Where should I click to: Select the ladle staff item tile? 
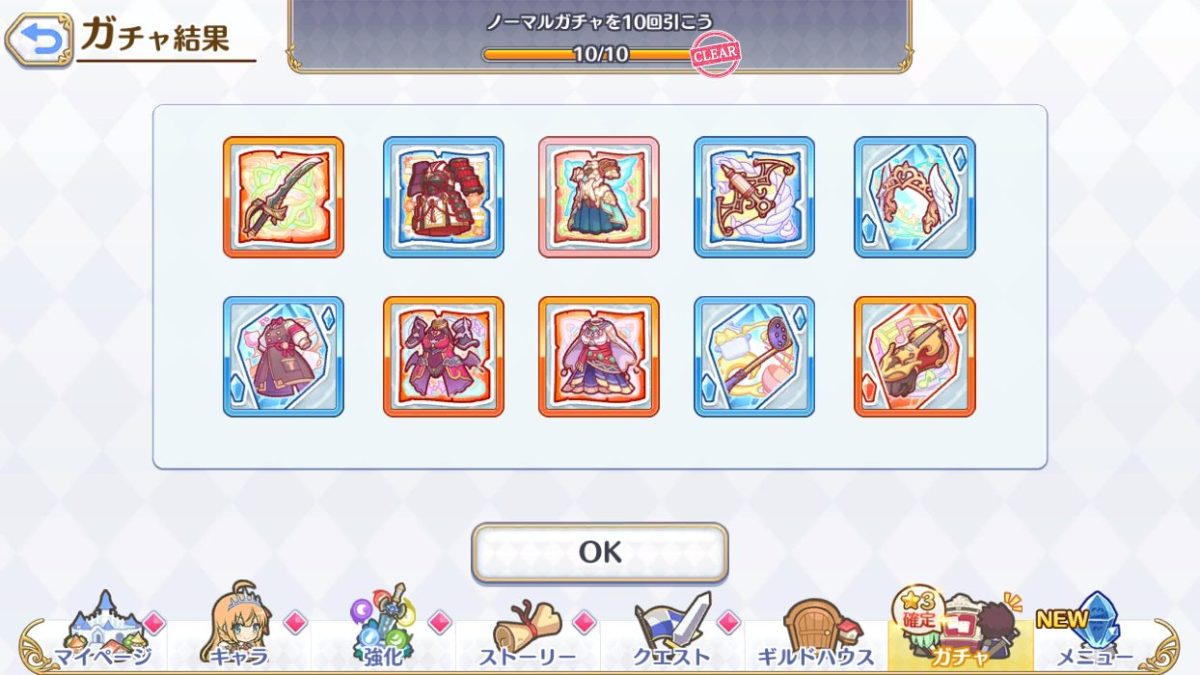tap(754, 356)
